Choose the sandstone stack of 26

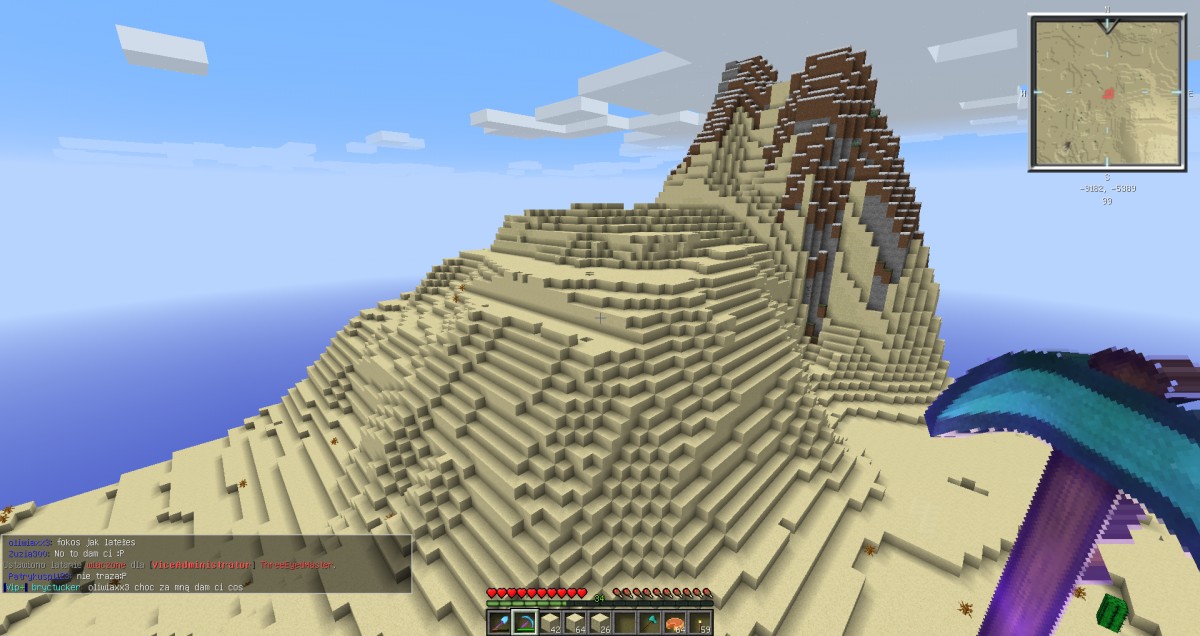(x=600, y=623)
